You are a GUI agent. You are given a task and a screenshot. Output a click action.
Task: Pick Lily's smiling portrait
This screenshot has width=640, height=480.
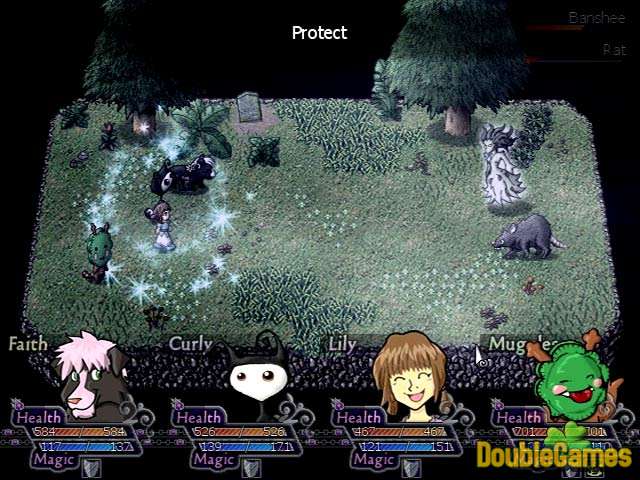click(412, 372)
